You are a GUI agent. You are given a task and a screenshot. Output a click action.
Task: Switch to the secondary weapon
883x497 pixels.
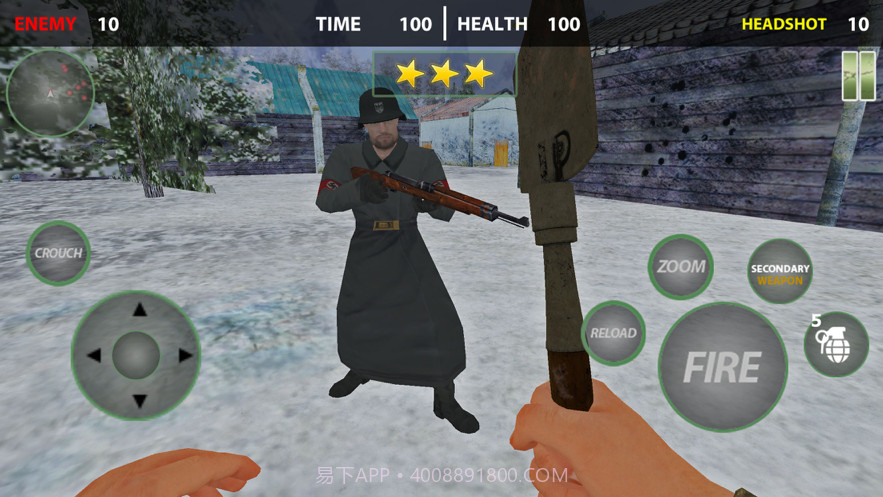780,273
